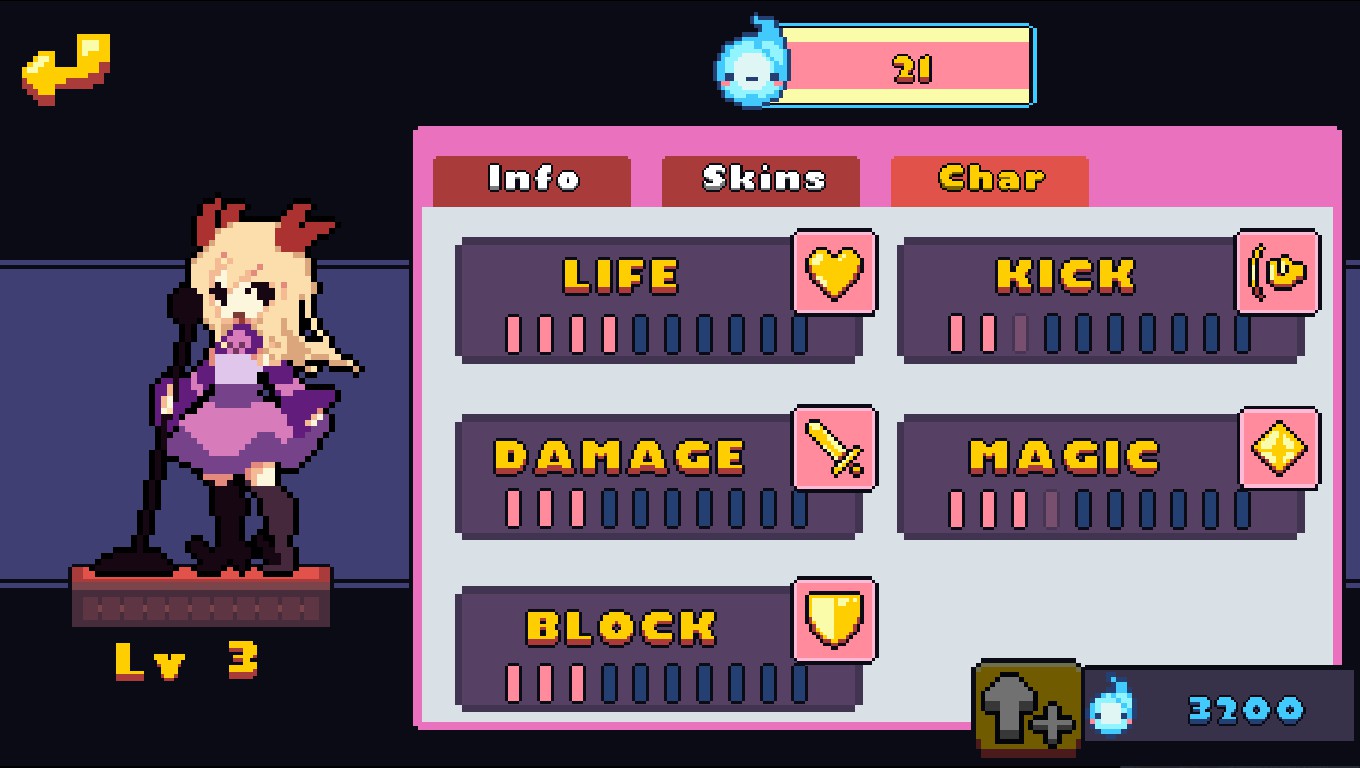Click the LIFE stat label
The image size is (1360, 768).
pos(621,275)
